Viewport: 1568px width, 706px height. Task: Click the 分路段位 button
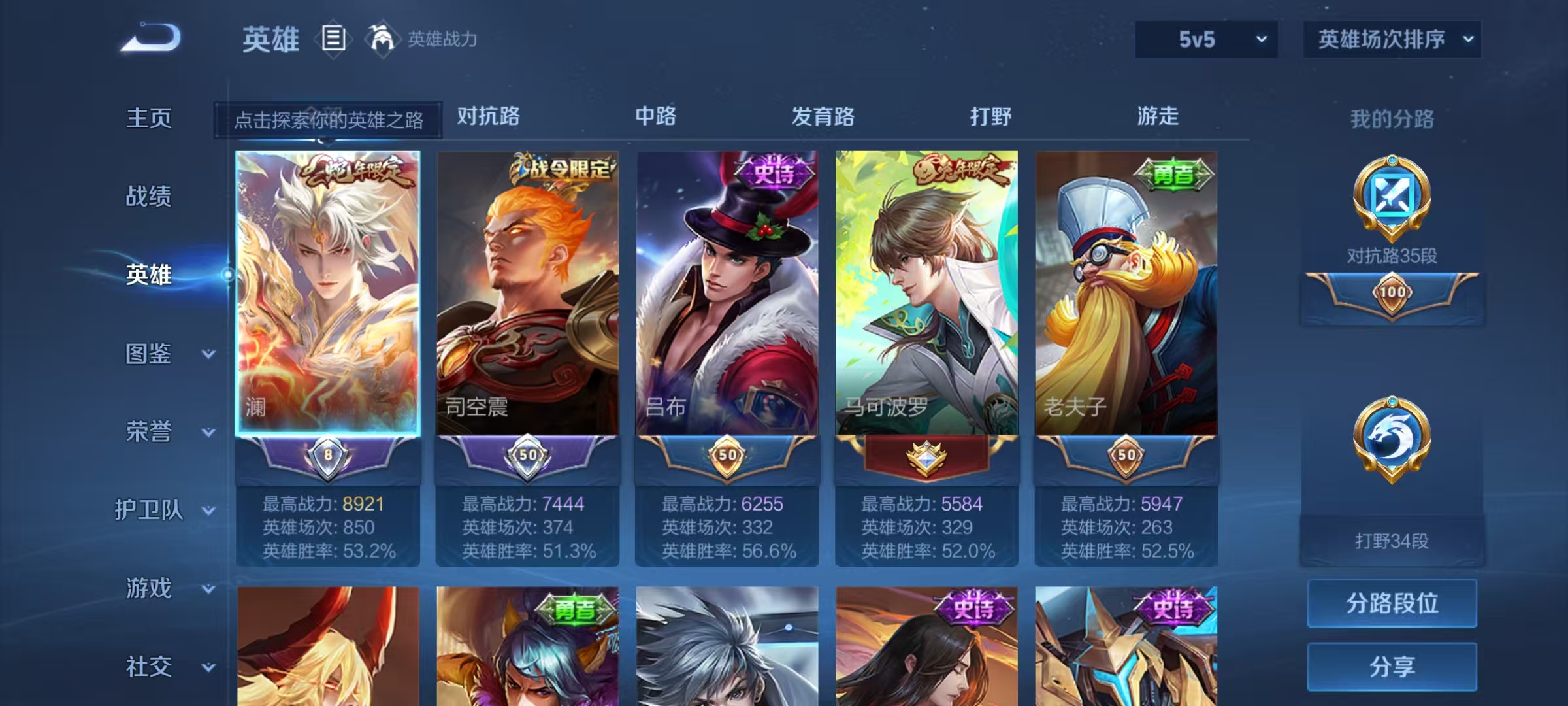coord(1392,603)
